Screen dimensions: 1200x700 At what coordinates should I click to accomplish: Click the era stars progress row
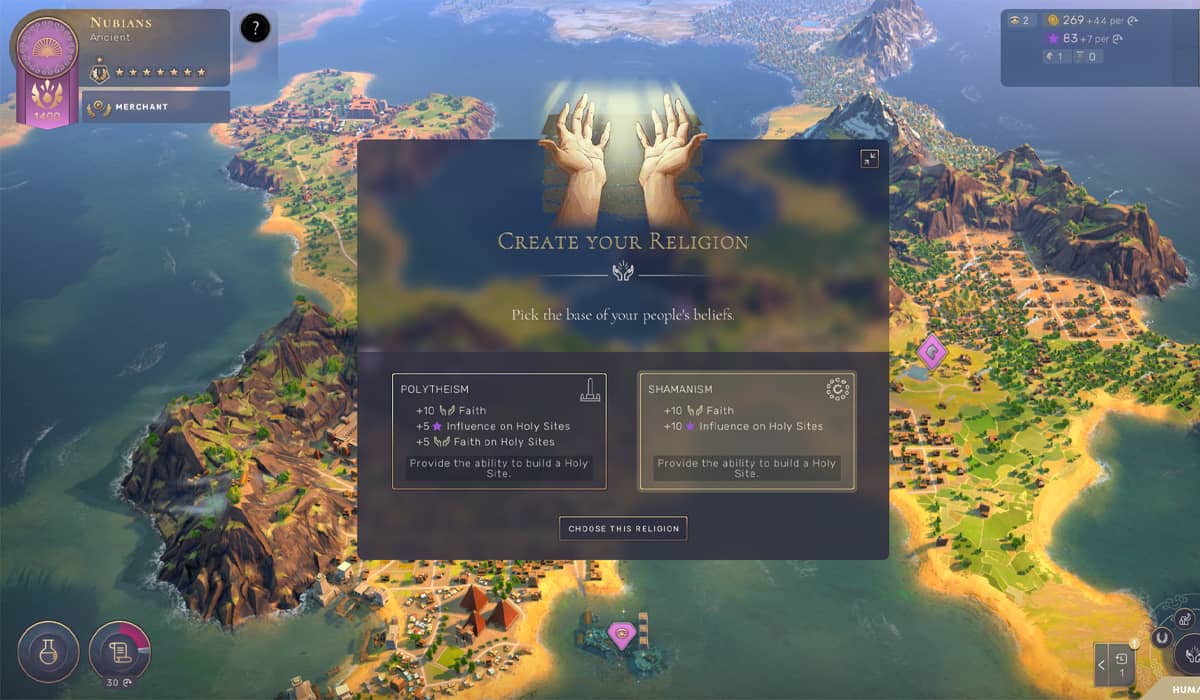click(x=161, y=72)
